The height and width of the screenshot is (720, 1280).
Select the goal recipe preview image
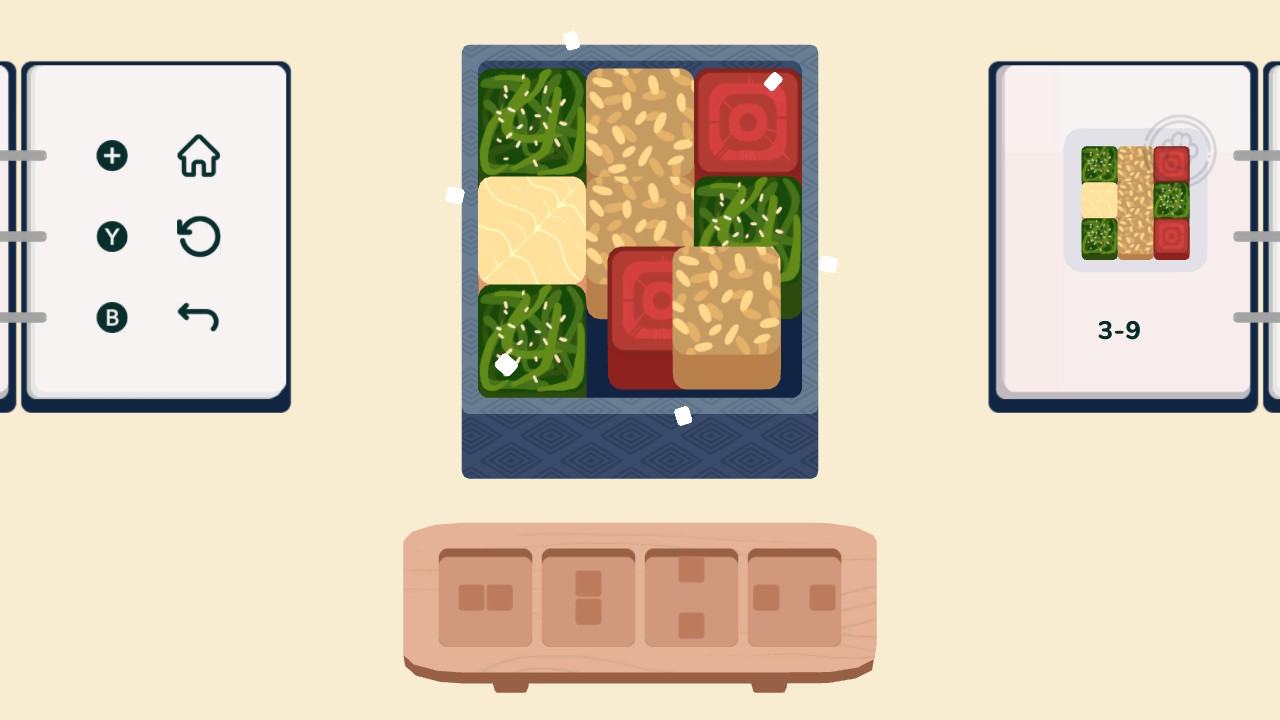tap(1133, 200)
